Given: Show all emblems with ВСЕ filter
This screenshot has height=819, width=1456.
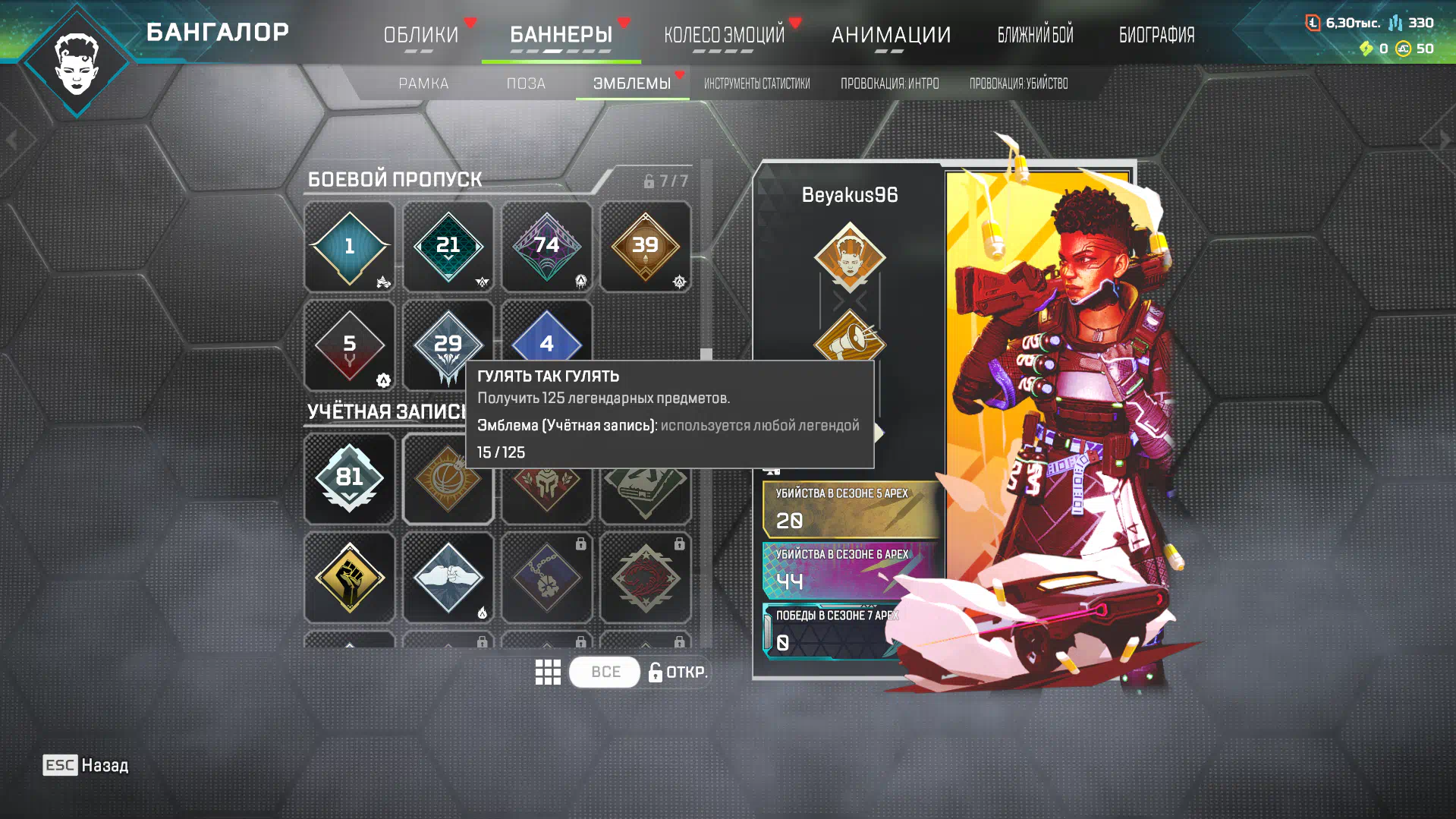Looking at the screenshot, I should tap(605, 672).
